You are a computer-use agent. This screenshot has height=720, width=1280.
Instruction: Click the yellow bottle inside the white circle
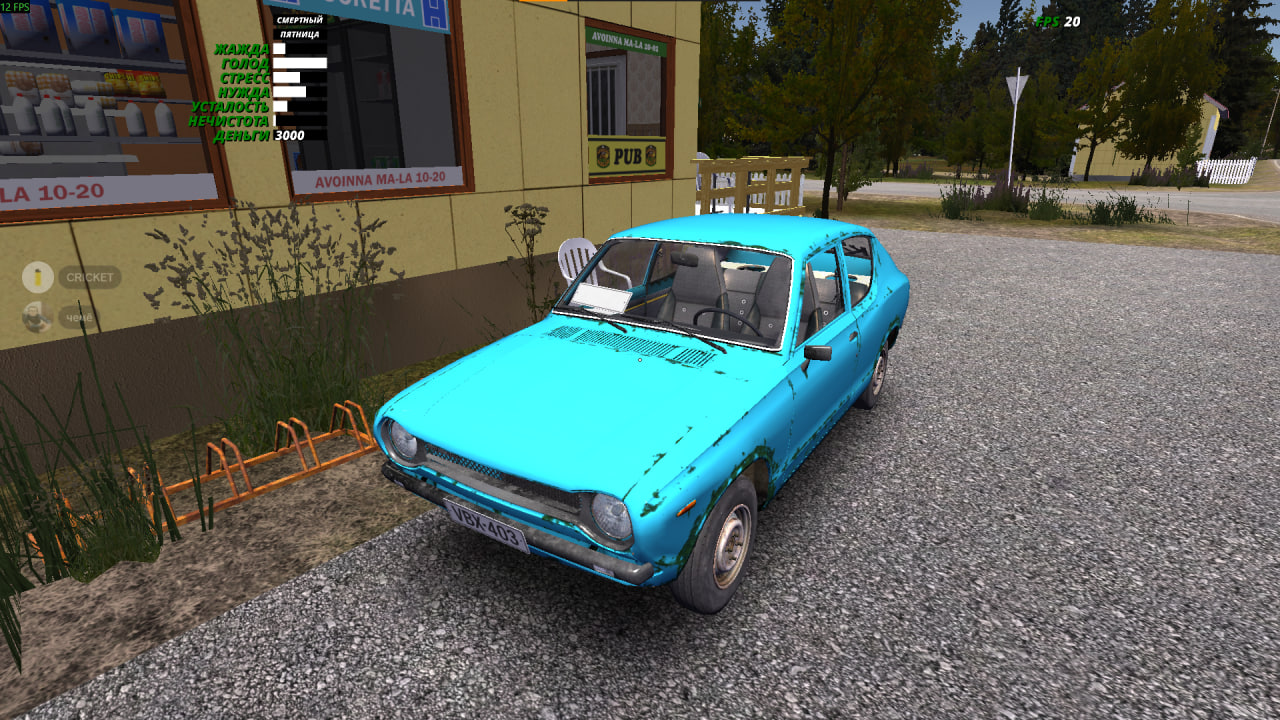36,277
